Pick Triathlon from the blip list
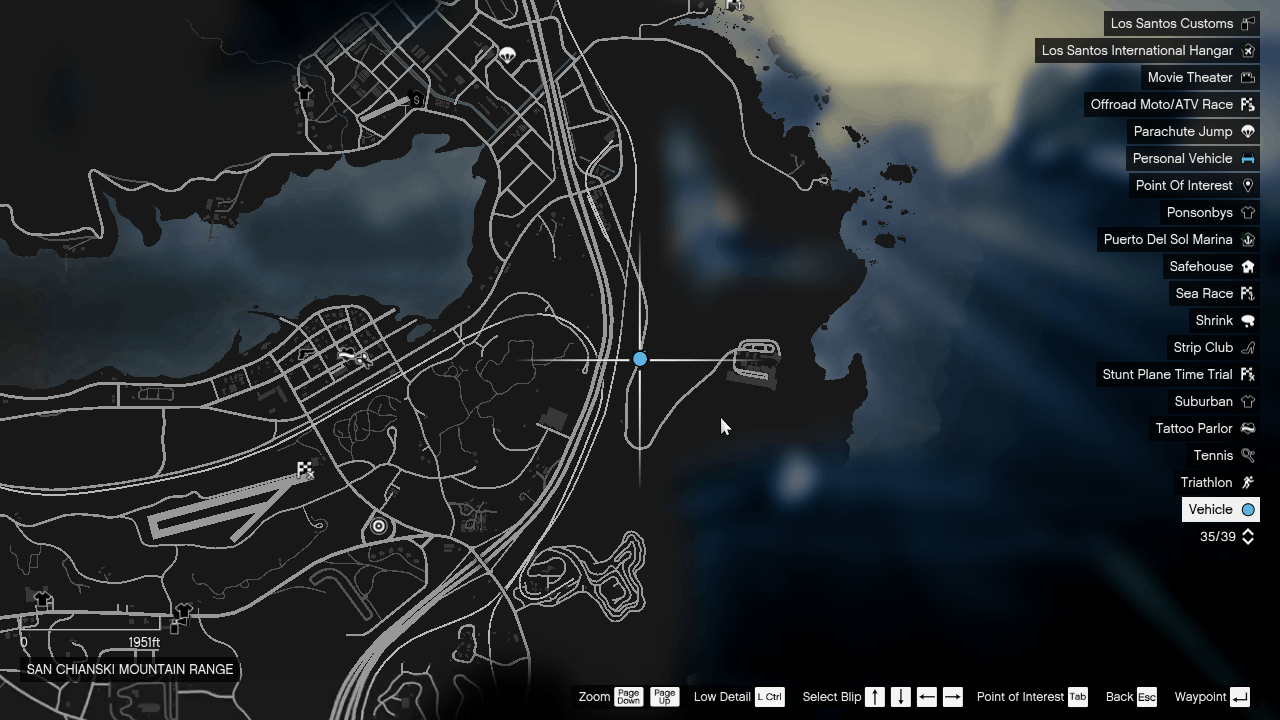This screenshot has height=720, width=1280. point(1206,482)
